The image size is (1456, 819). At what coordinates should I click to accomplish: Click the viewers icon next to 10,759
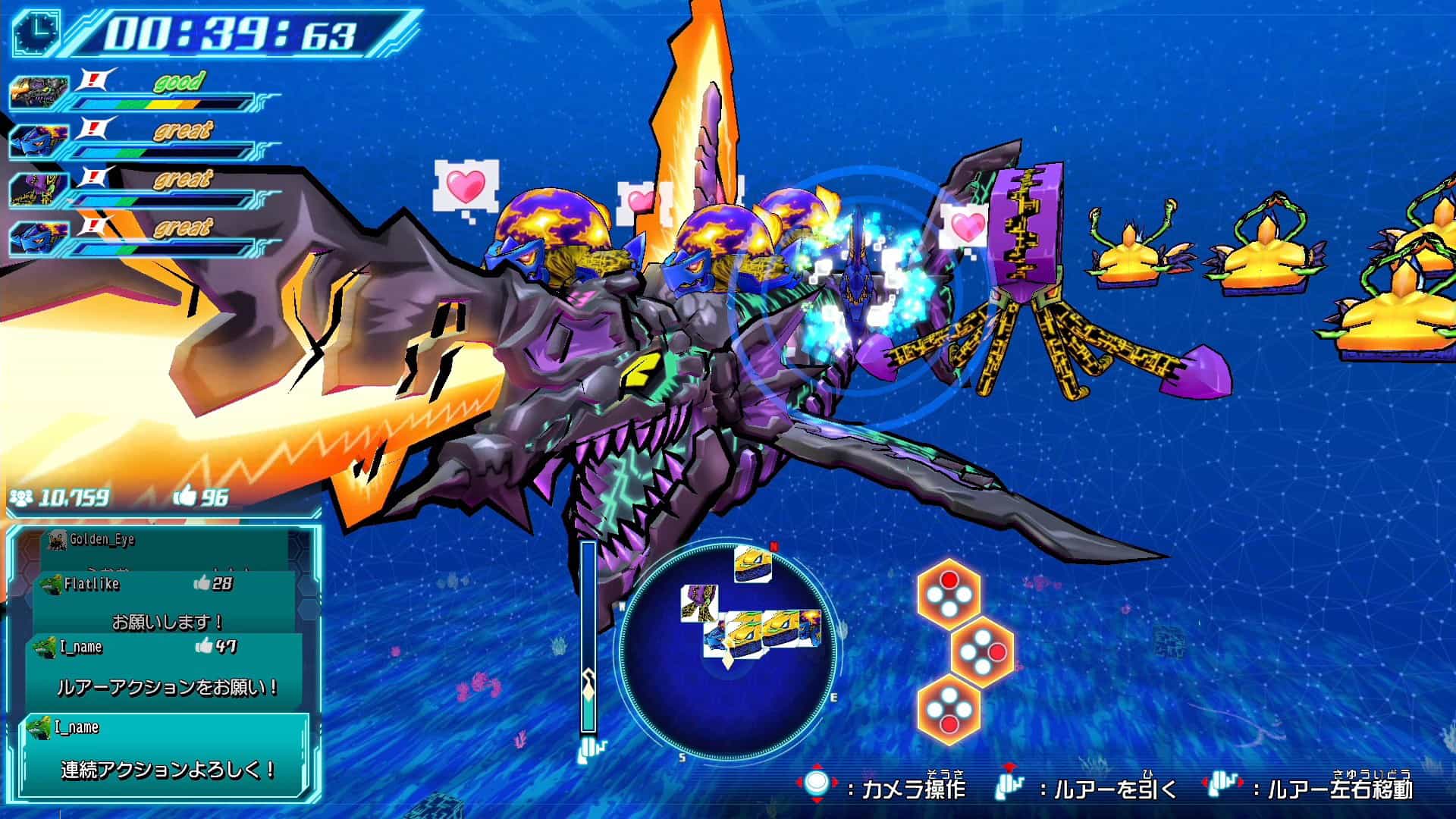(x=21, y=497)
